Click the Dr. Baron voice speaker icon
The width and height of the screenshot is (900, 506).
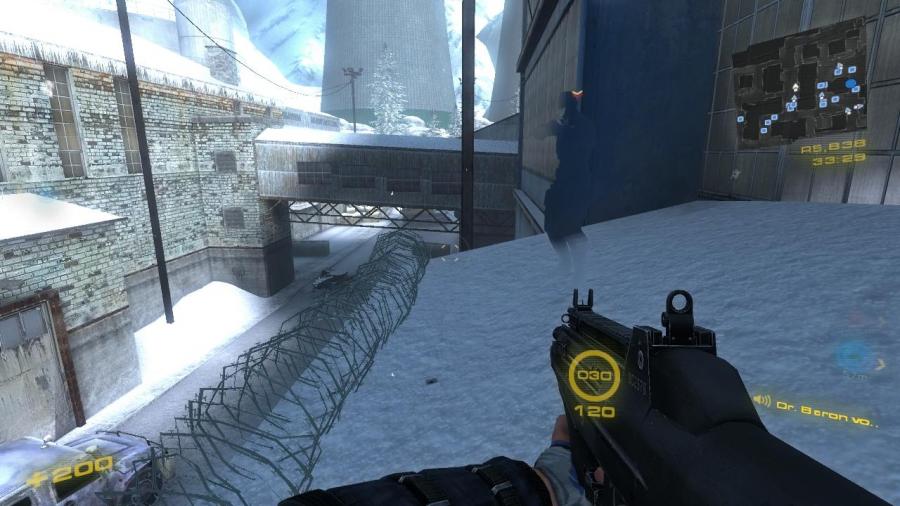pos(762,401)
